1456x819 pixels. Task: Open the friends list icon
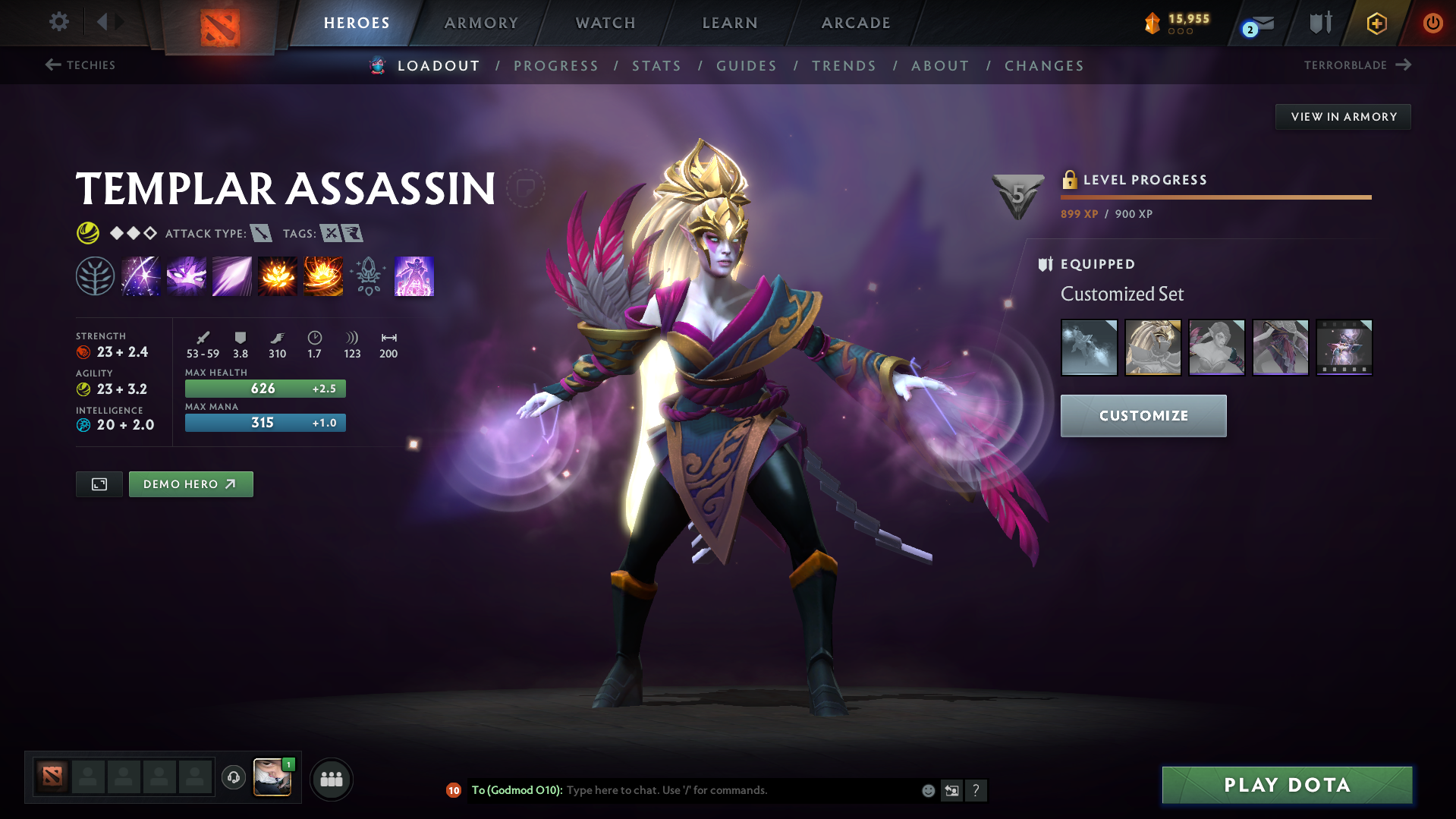[x=331, y=779]
